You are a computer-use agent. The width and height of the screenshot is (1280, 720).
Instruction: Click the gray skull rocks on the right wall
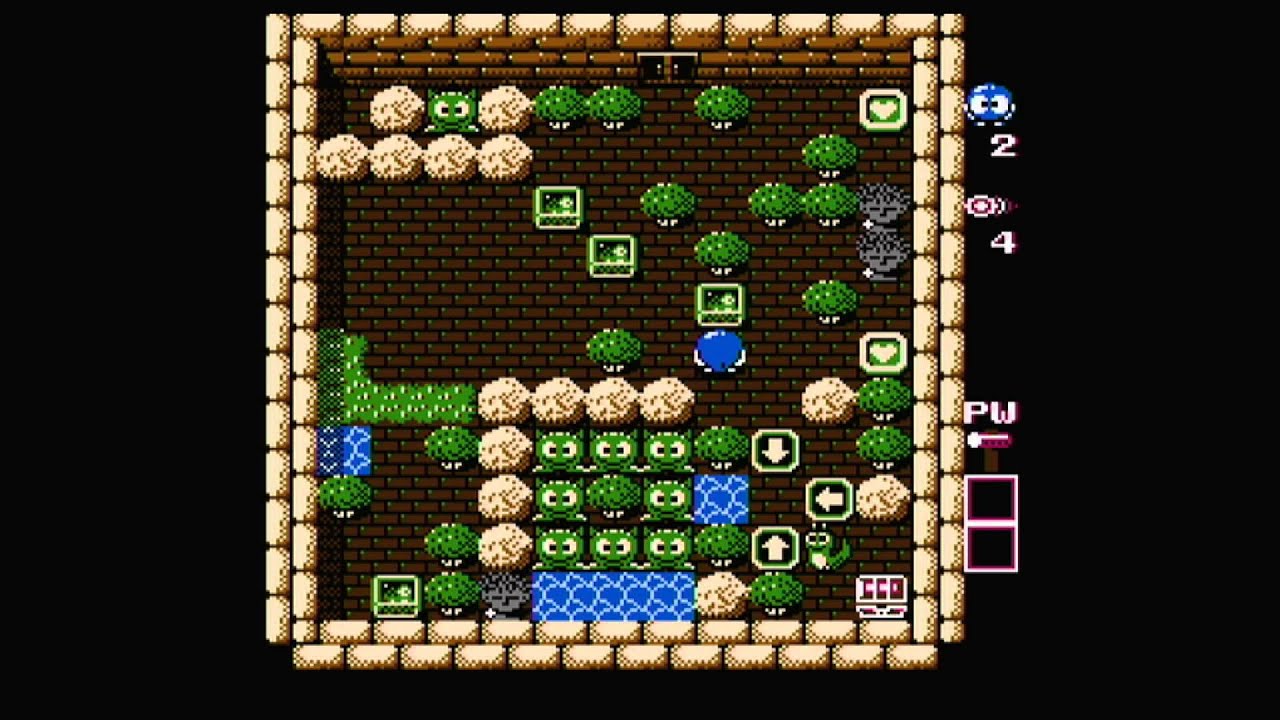point(885,232)
